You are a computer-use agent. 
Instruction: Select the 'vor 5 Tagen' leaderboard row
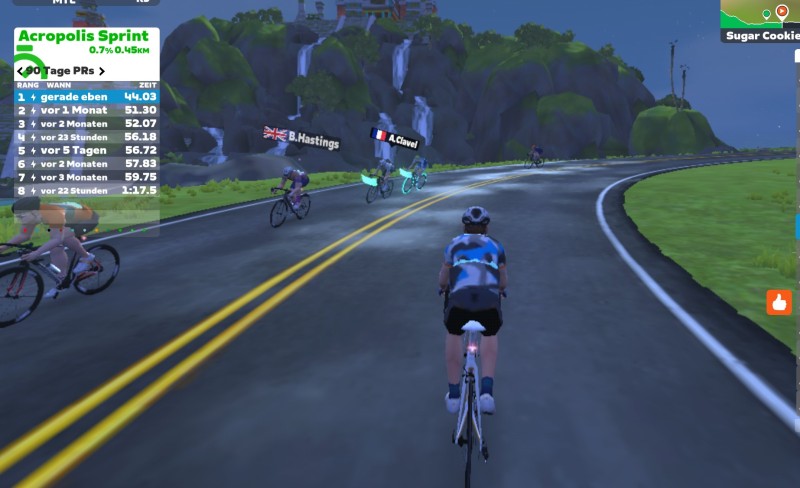pyautogui.click(x=86, y=150)
